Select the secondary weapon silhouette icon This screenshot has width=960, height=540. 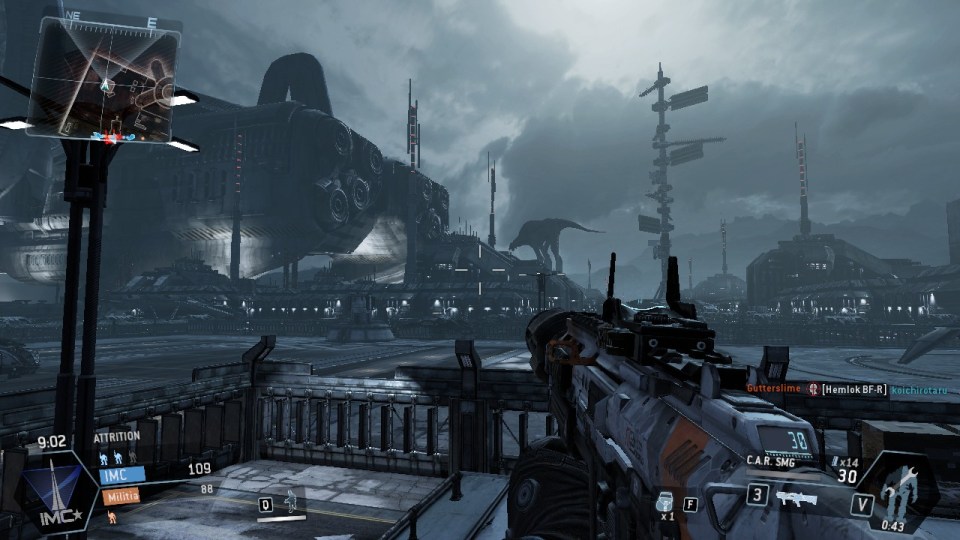(798, 496)
